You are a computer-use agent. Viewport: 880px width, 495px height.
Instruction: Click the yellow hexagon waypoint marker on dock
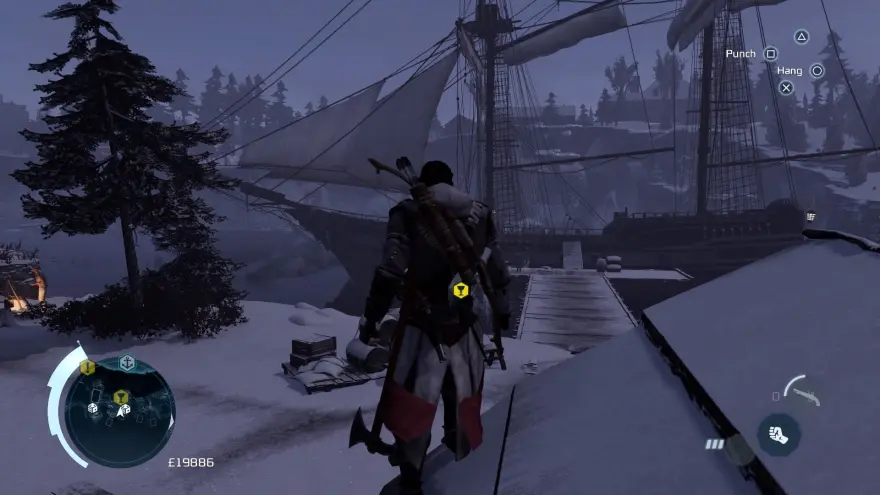460,291
